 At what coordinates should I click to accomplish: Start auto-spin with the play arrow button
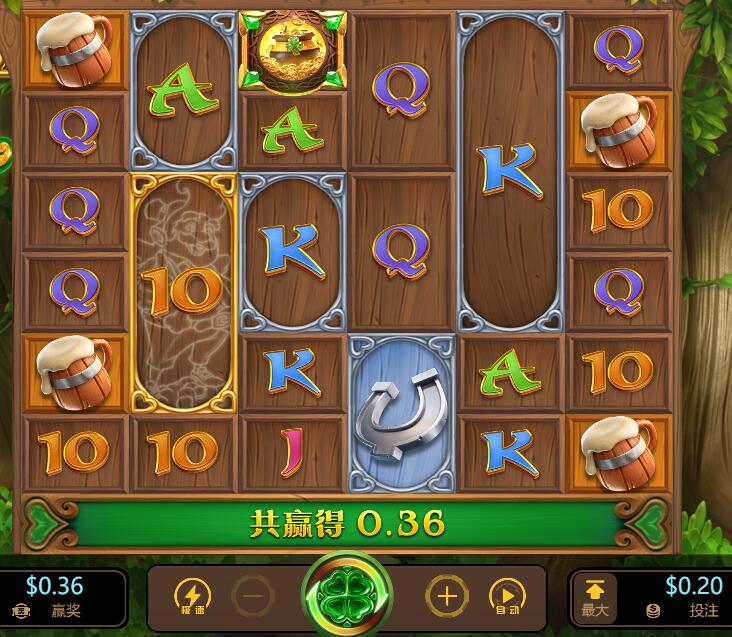pos(507,598)
